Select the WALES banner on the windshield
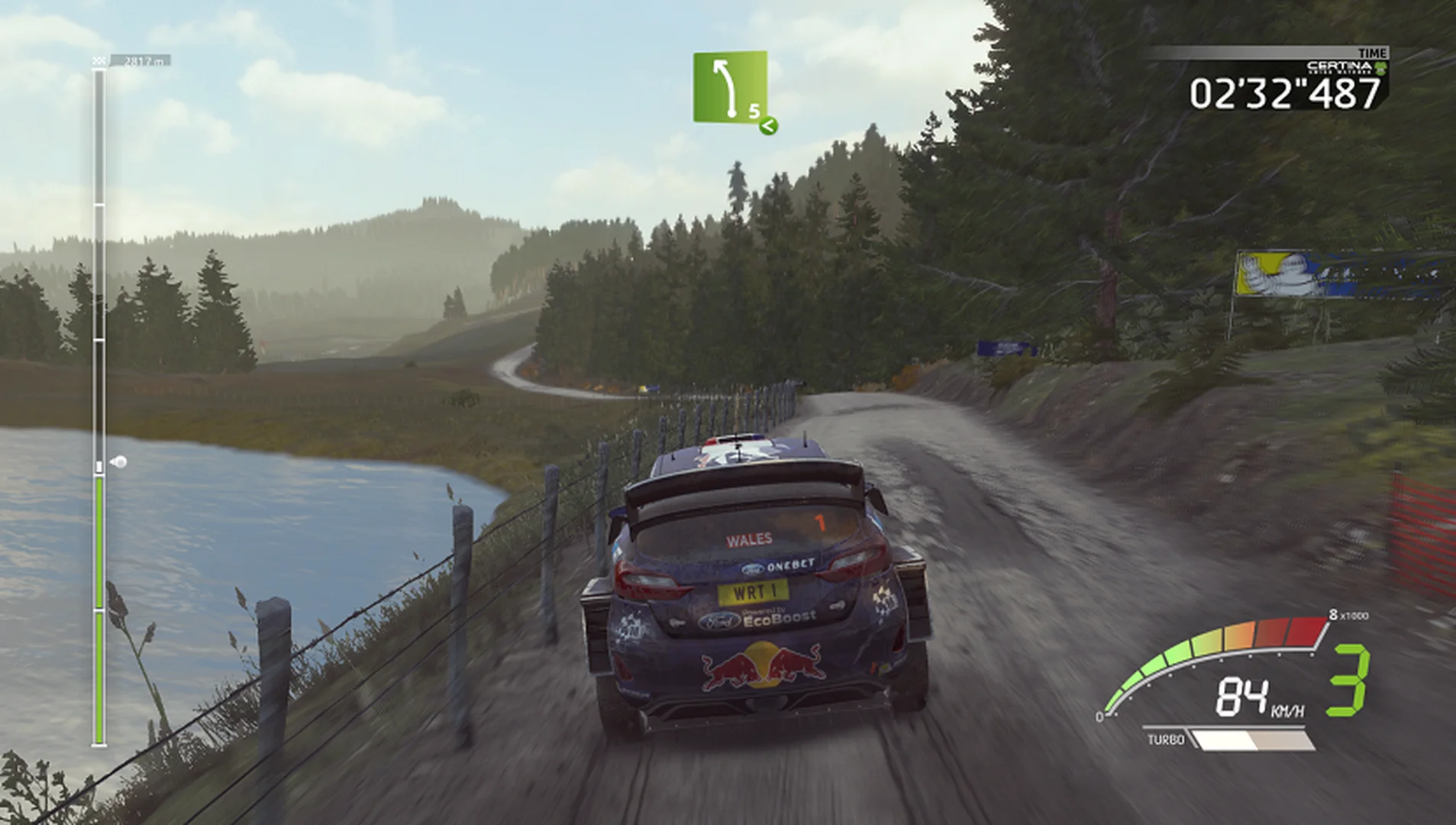This screenshot has width=1456, height=825. pyautogui.click(x=749, y=539)
